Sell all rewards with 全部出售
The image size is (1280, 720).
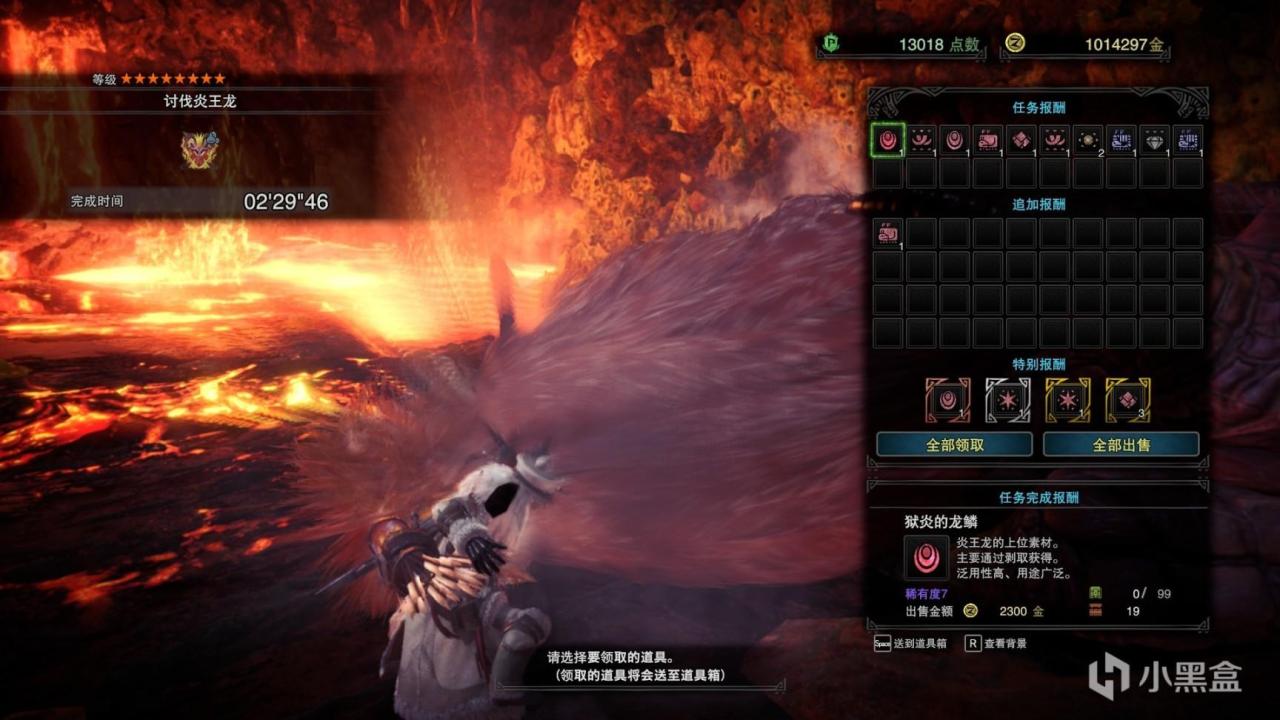click(1120, 444)
